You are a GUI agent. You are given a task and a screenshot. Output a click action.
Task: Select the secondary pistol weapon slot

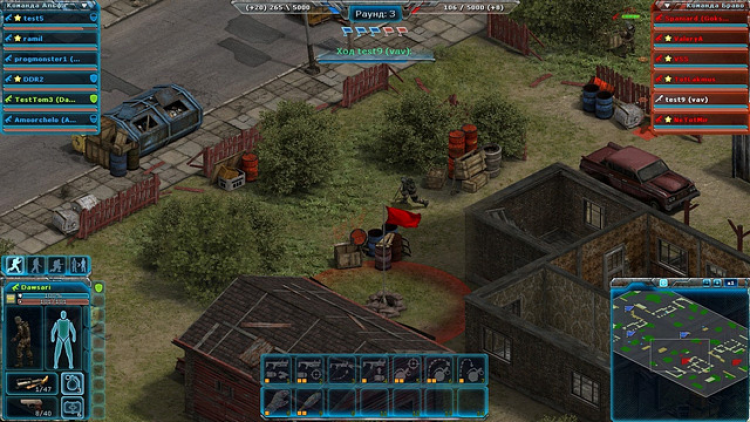32,407
